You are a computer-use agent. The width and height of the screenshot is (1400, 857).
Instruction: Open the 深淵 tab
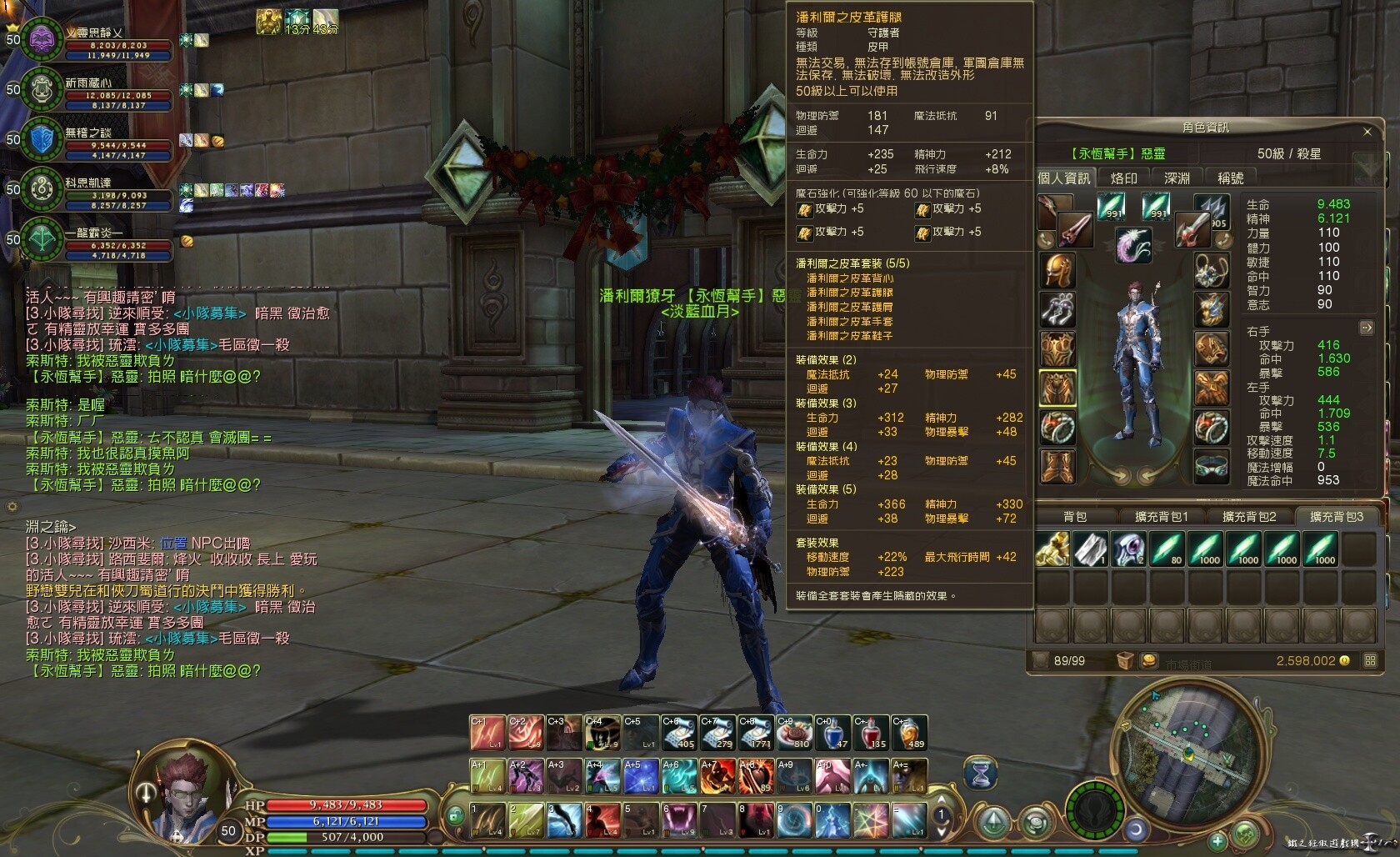[1177, 178]
